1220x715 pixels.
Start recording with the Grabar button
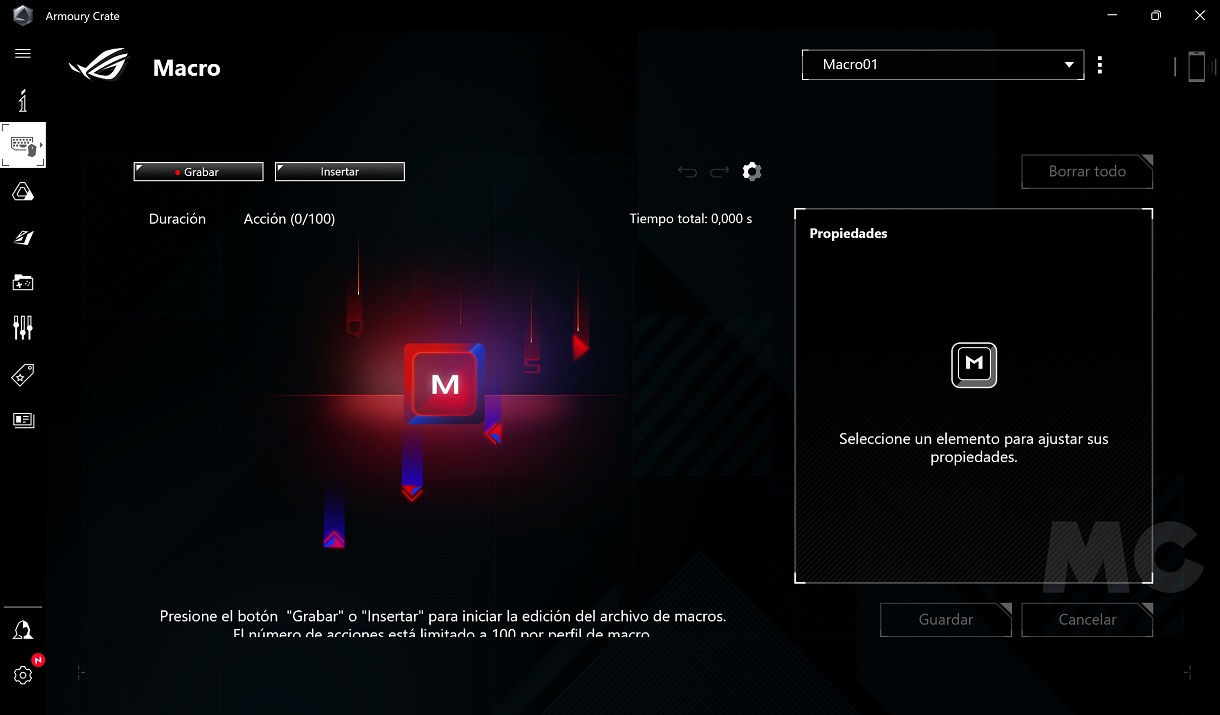click(x=198, y=172)
